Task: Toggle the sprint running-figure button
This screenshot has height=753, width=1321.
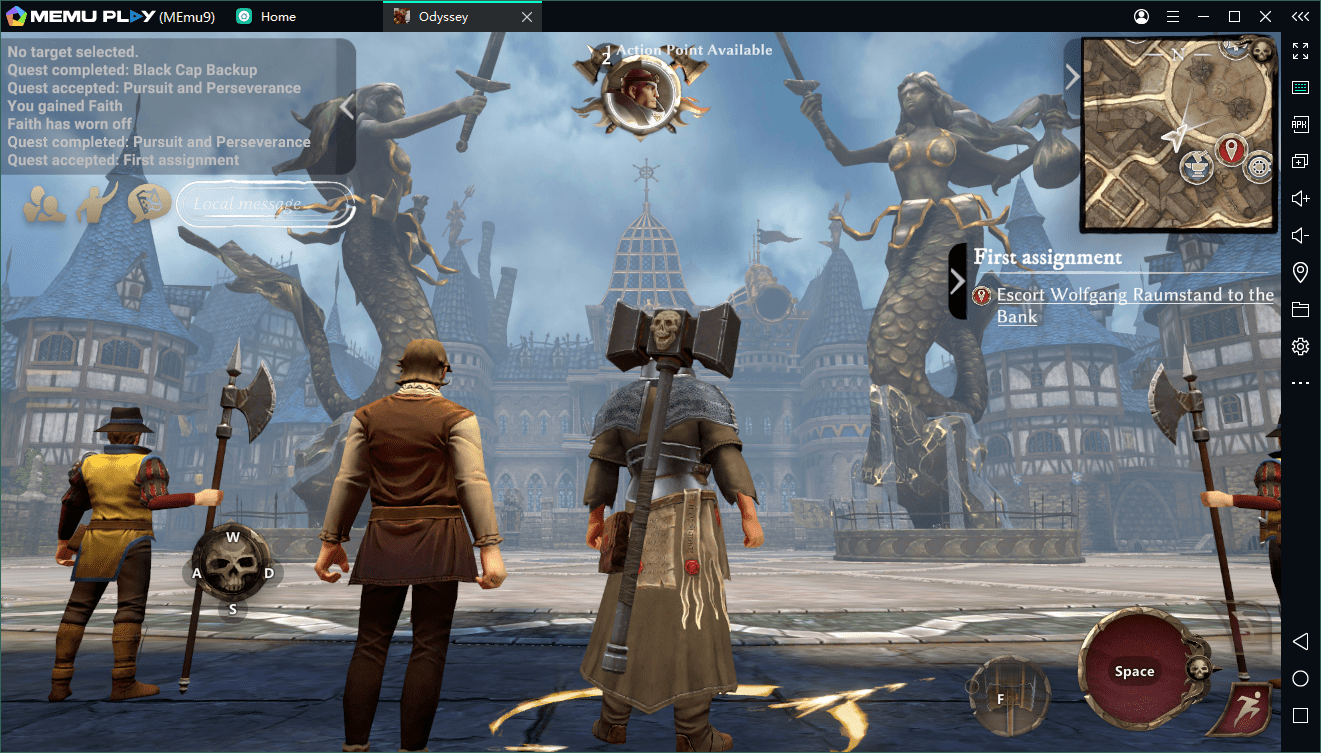Action: tap(1245, 708)
